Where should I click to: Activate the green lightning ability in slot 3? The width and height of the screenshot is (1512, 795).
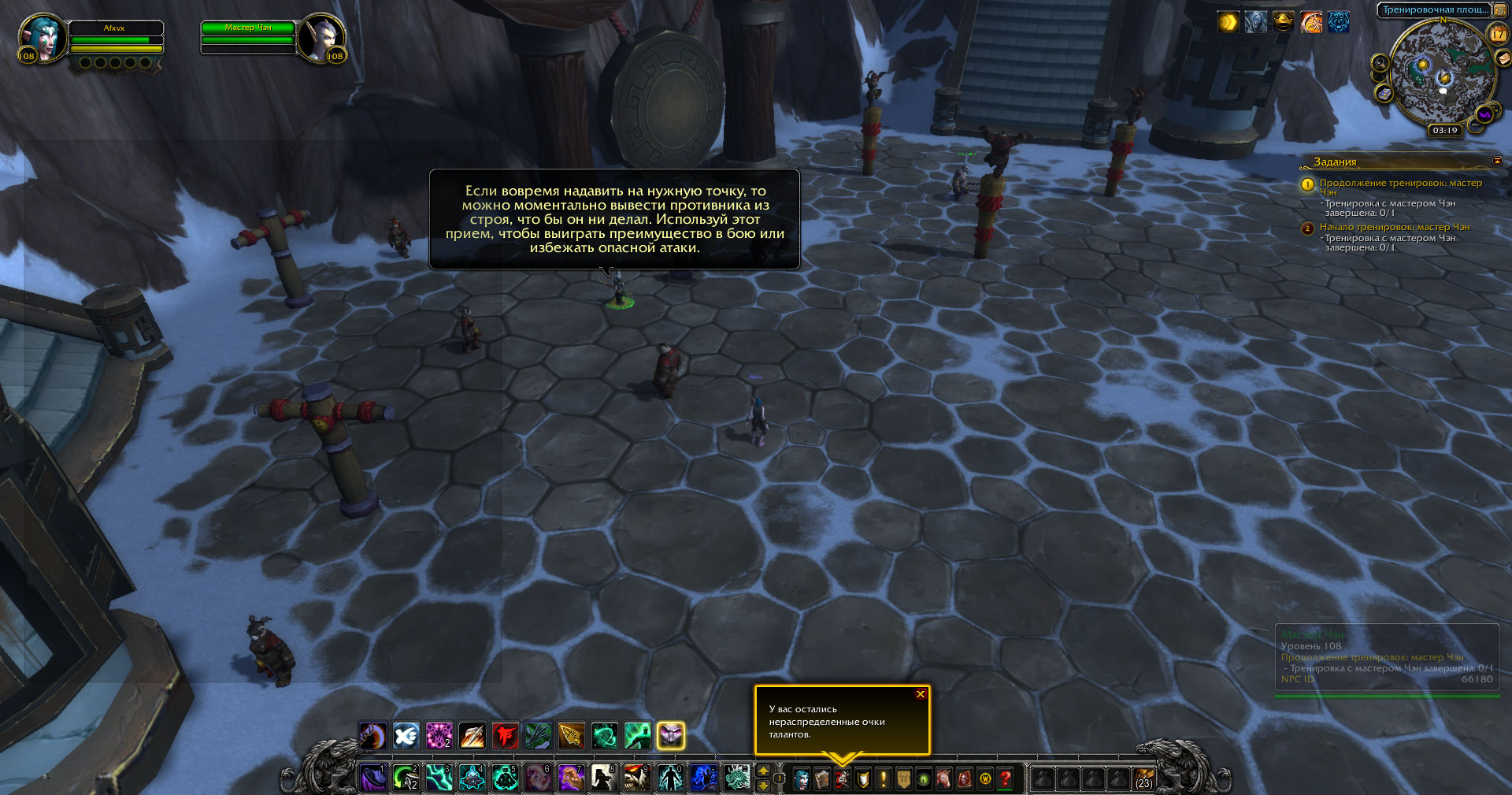439,778
